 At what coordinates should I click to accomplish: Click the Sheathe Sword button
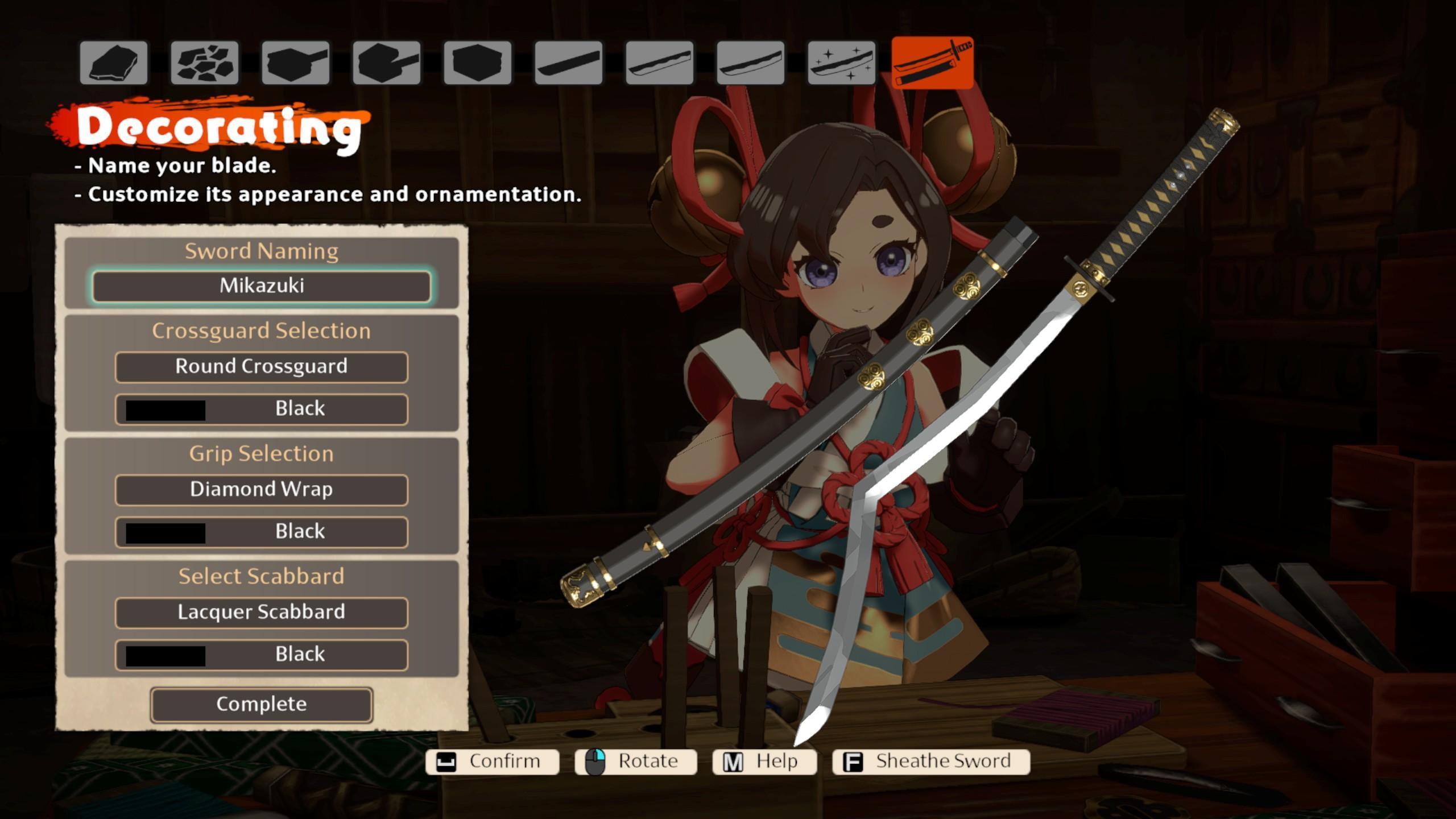click(x=931, y=762)
